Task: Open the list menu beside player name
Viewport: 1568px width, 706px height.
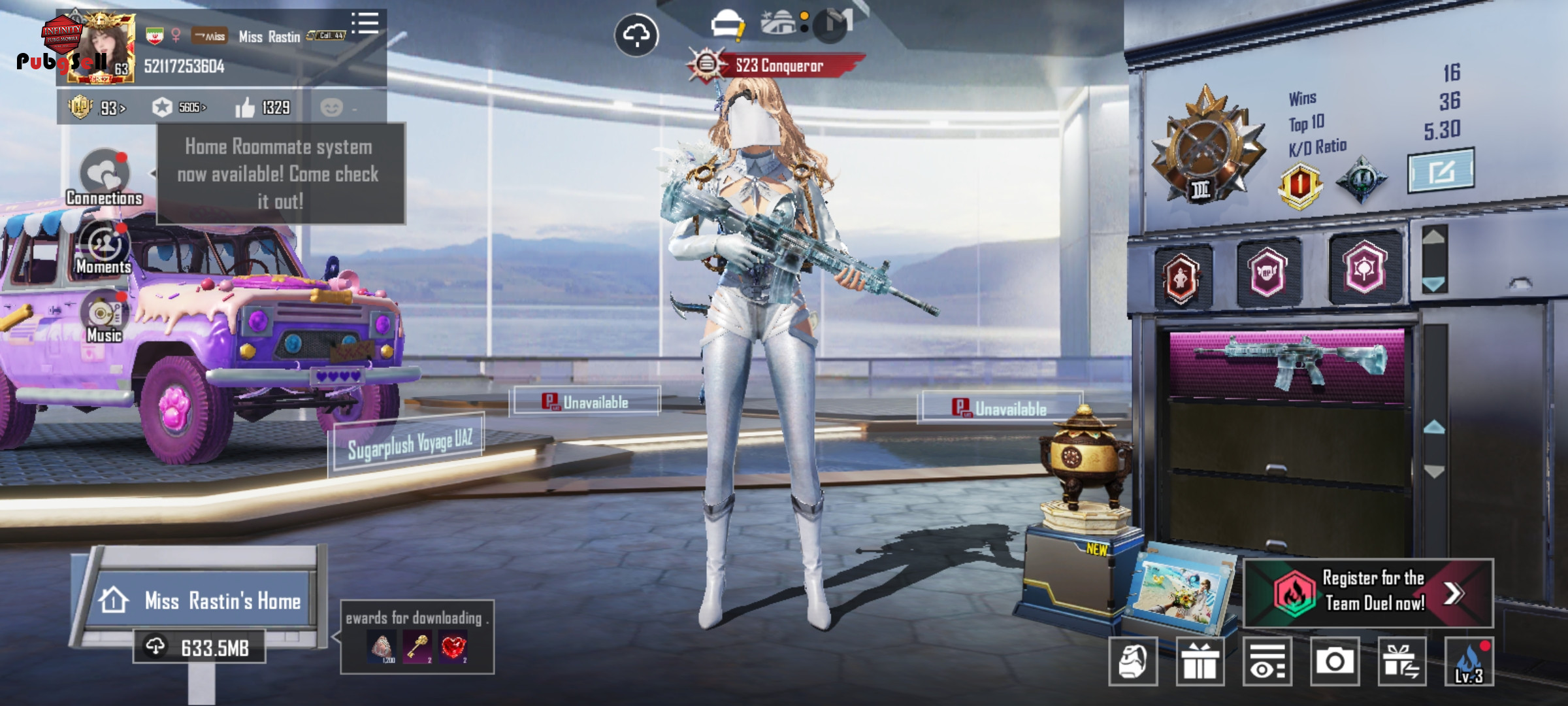Action: pyautogui.click(x=365, y=24)
